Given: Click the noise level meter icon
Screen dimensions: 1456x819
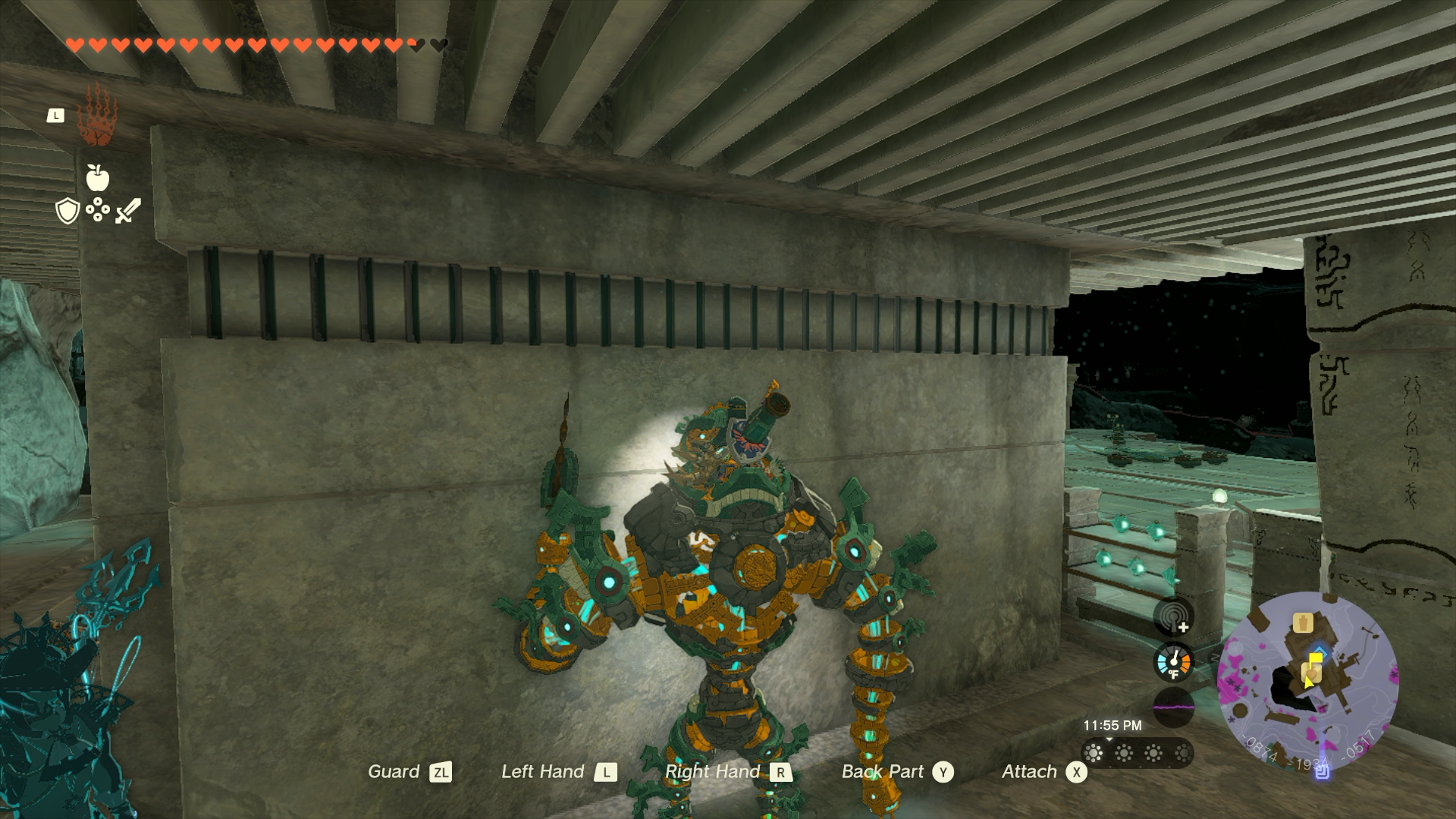Looking at the screenshot, I should tap(1173, 707).
